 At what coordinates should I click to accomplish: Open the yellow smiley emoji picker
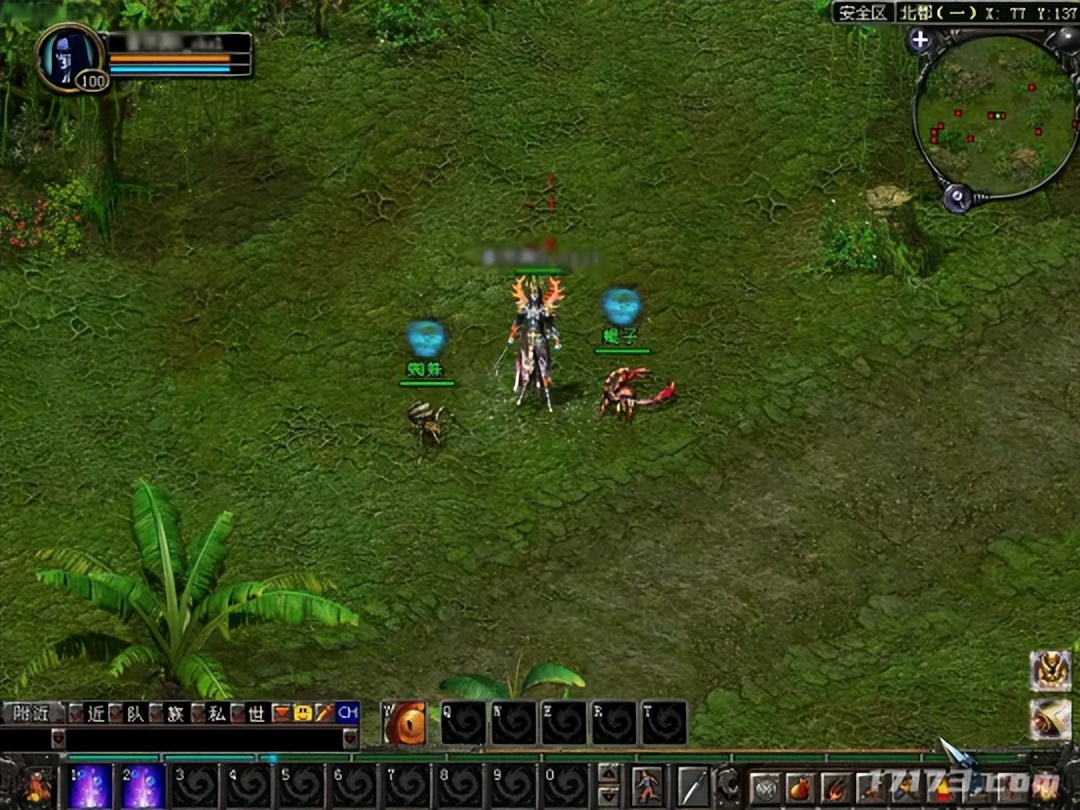coord(303,713)
